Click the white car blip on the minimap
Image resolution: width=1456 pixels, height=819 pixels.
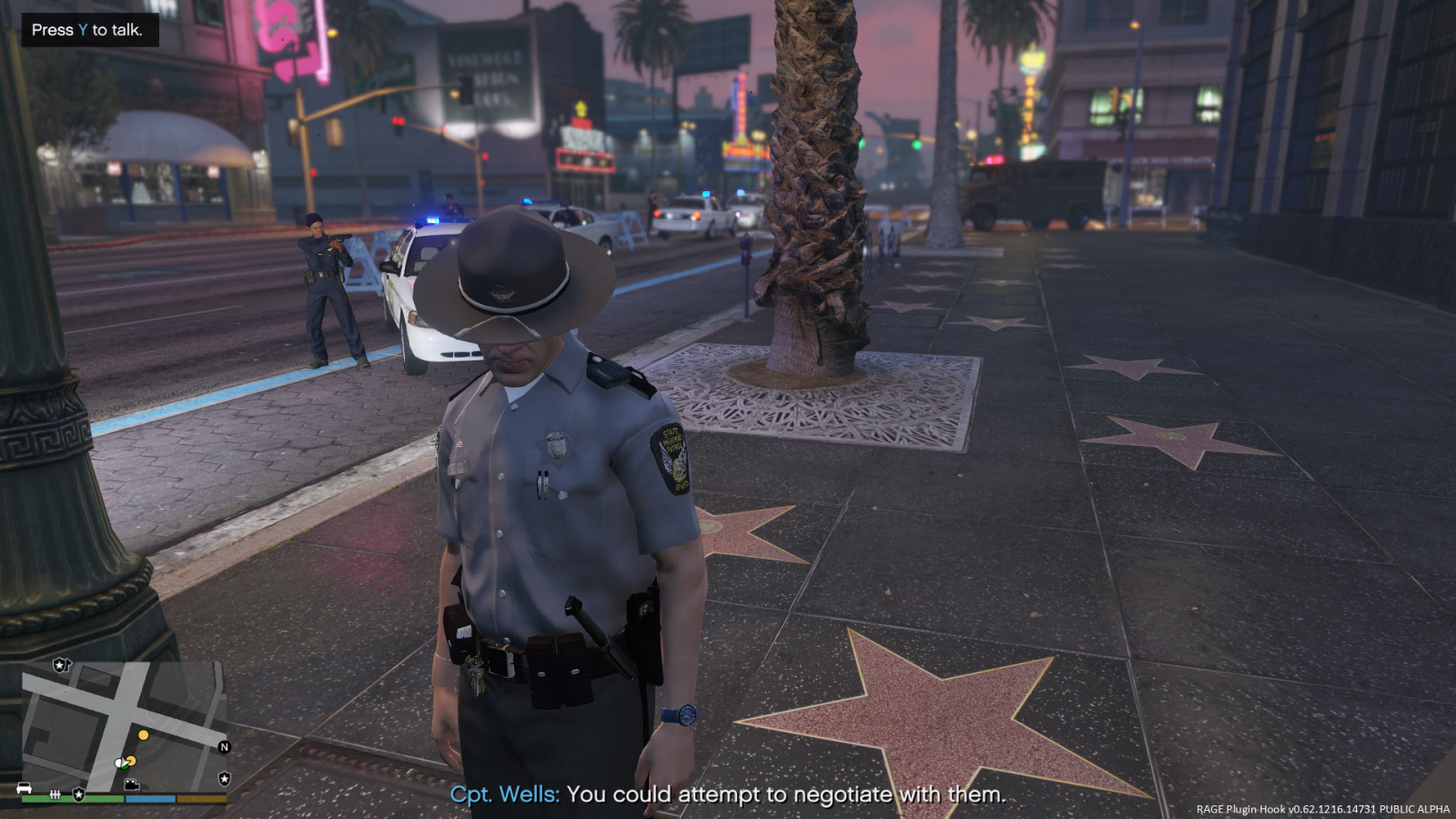pyautogui.click(x=25, y=788)
